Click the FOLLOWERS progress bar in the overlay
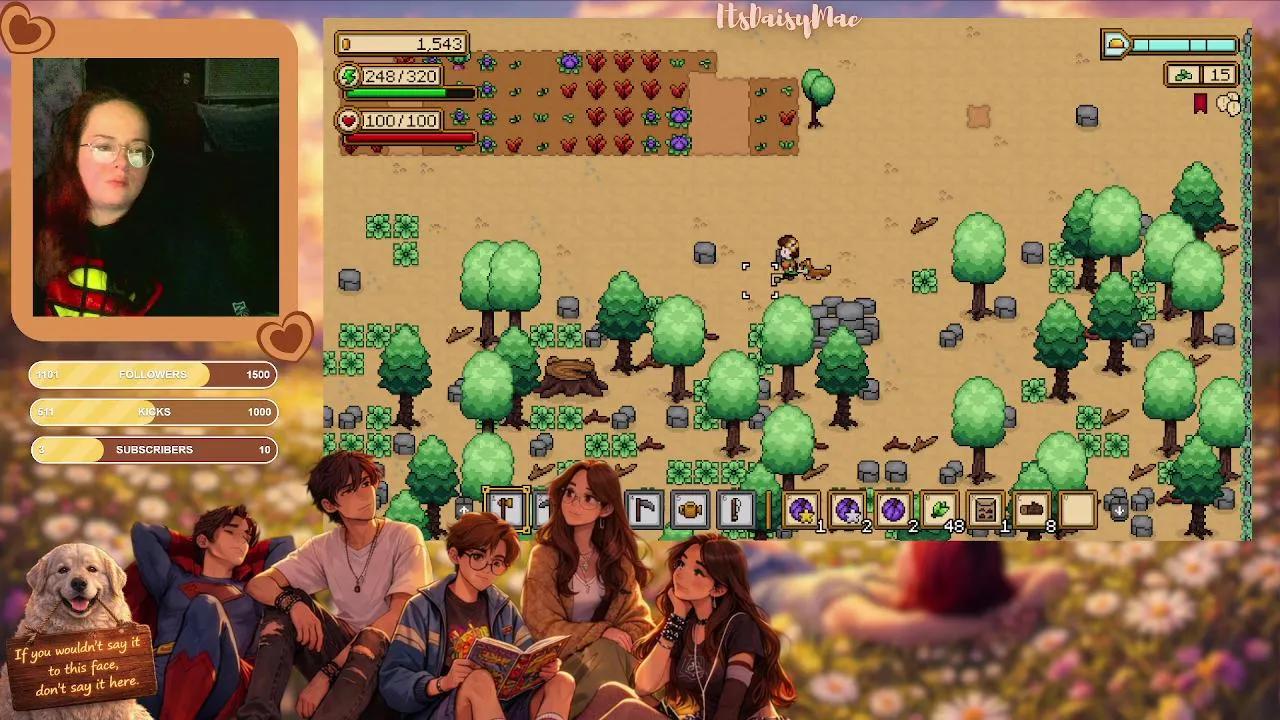 [152, 375]
